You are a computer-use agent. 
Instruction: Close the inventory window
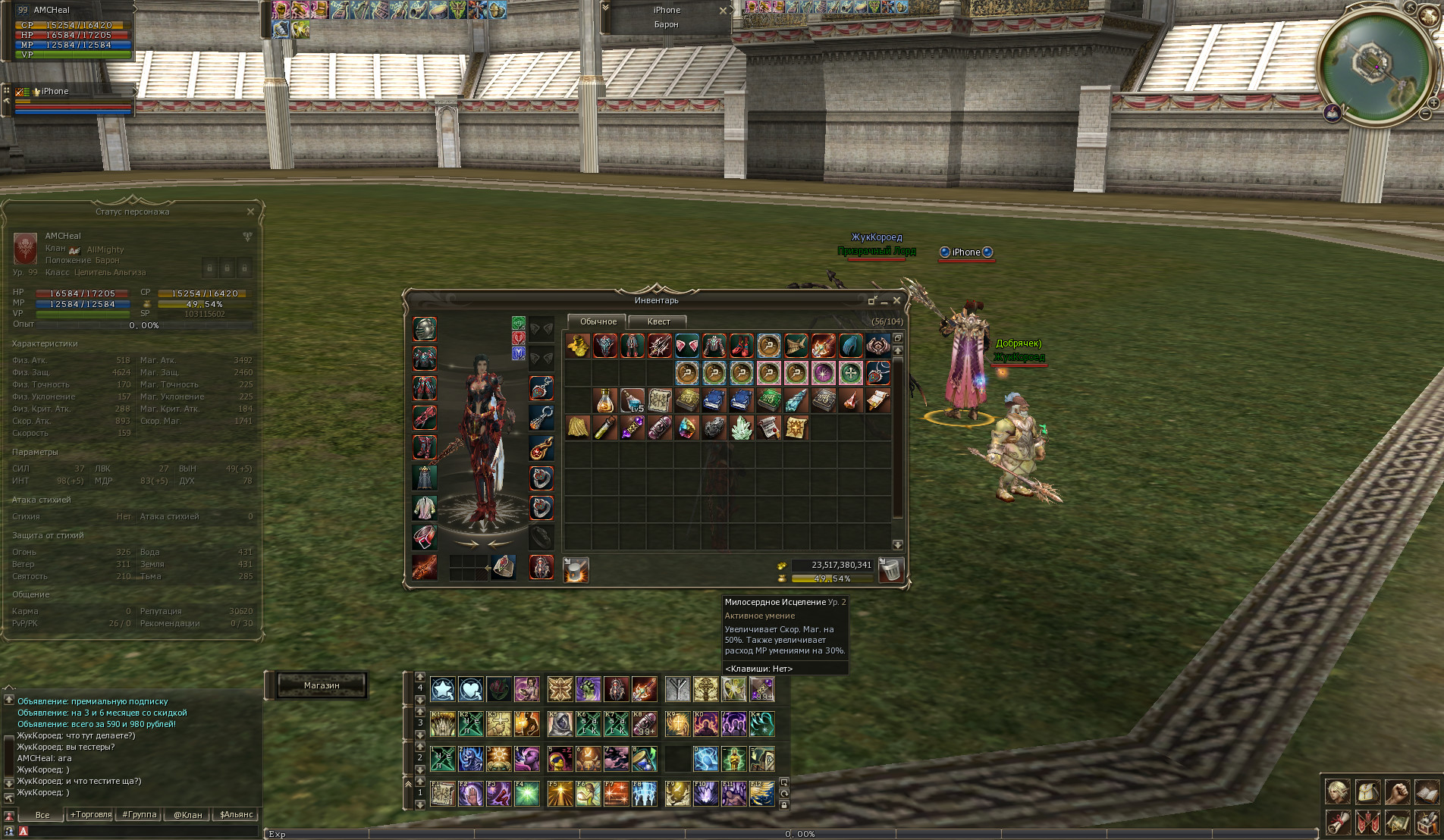[x=896, y=301]
